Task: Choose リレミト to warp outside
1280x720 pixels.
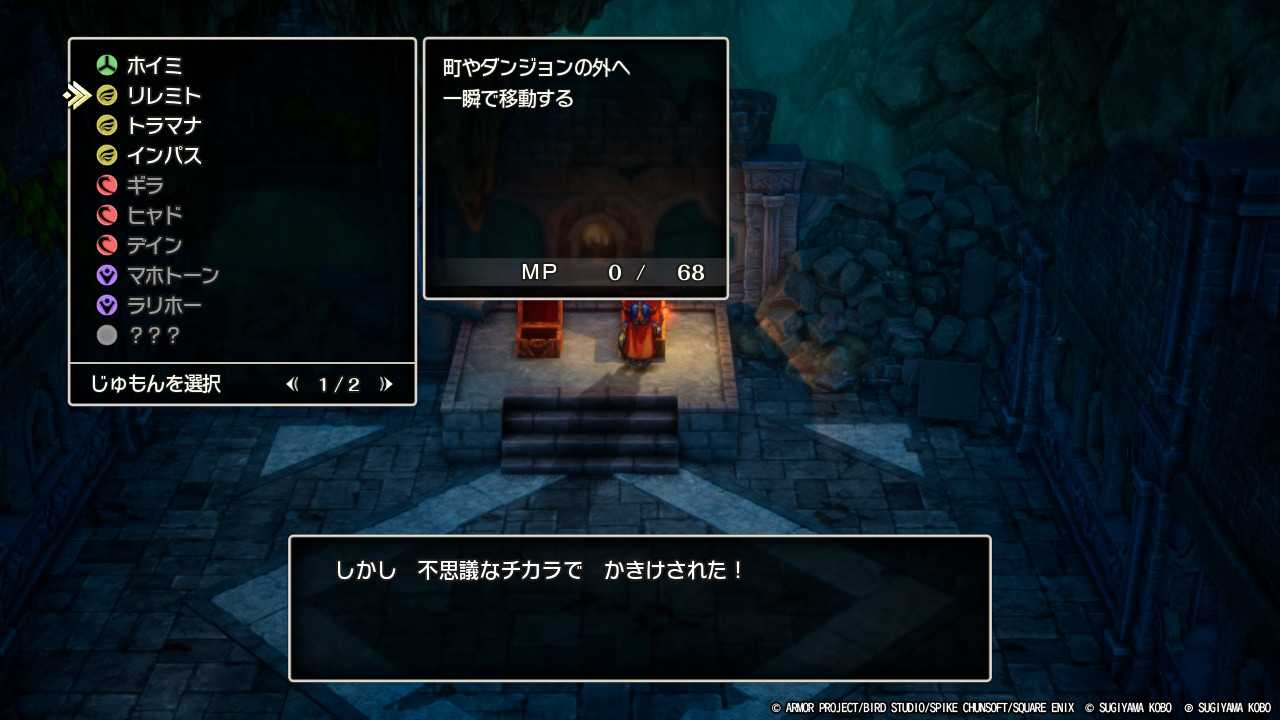Action: click(164, 95)
